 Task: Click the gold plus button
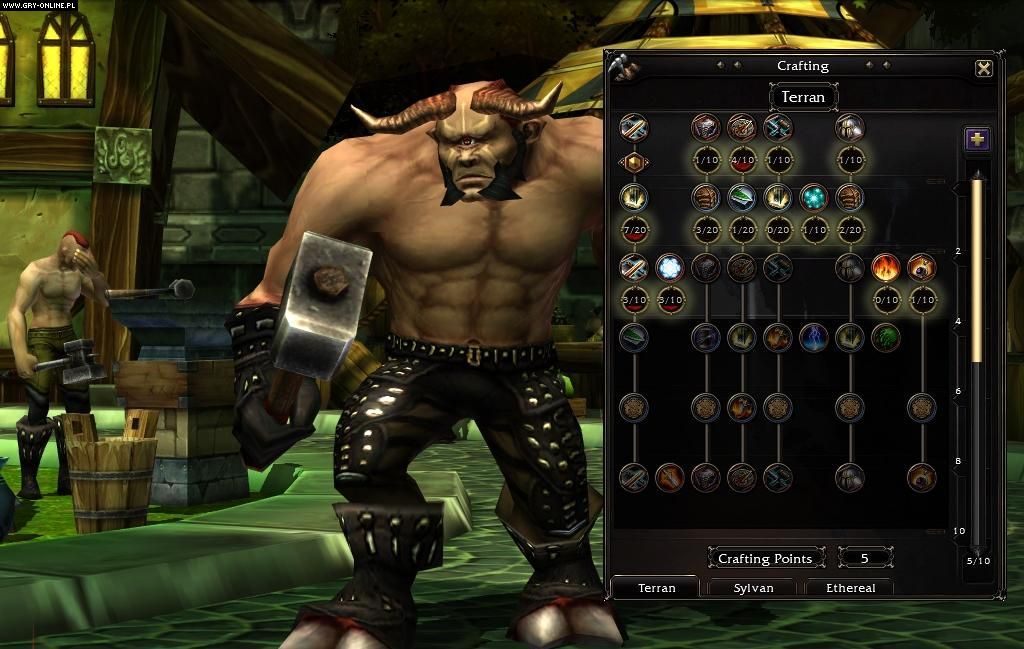(x=977, y=139)
